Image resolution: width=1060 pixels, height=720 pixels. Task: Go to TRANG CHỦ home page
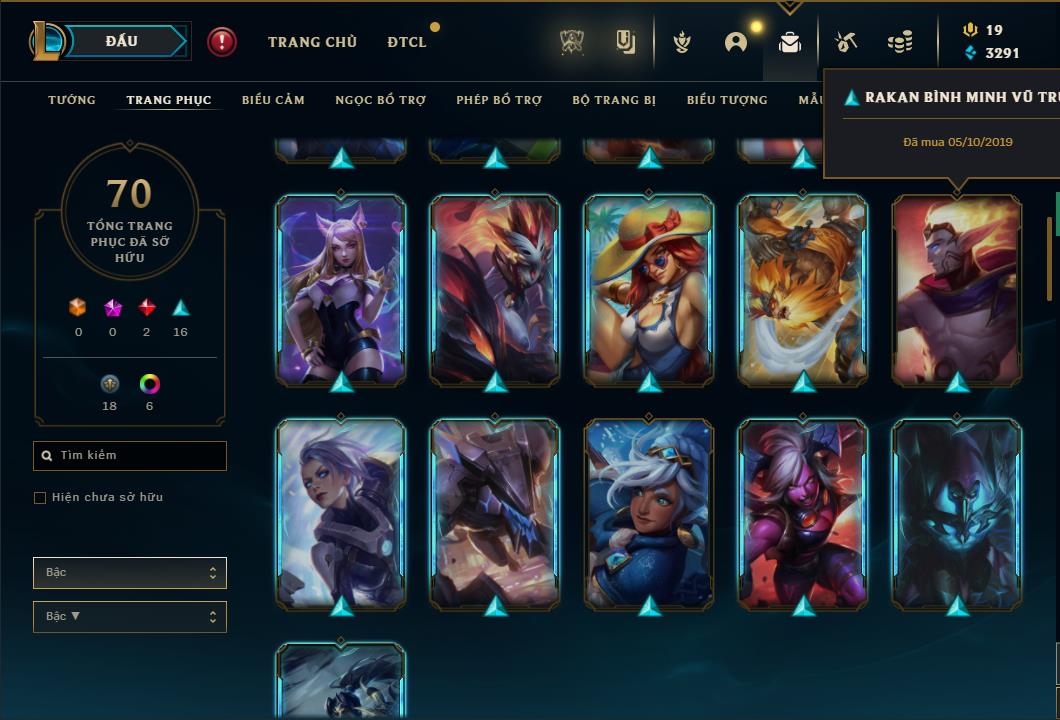coord(312,42)
